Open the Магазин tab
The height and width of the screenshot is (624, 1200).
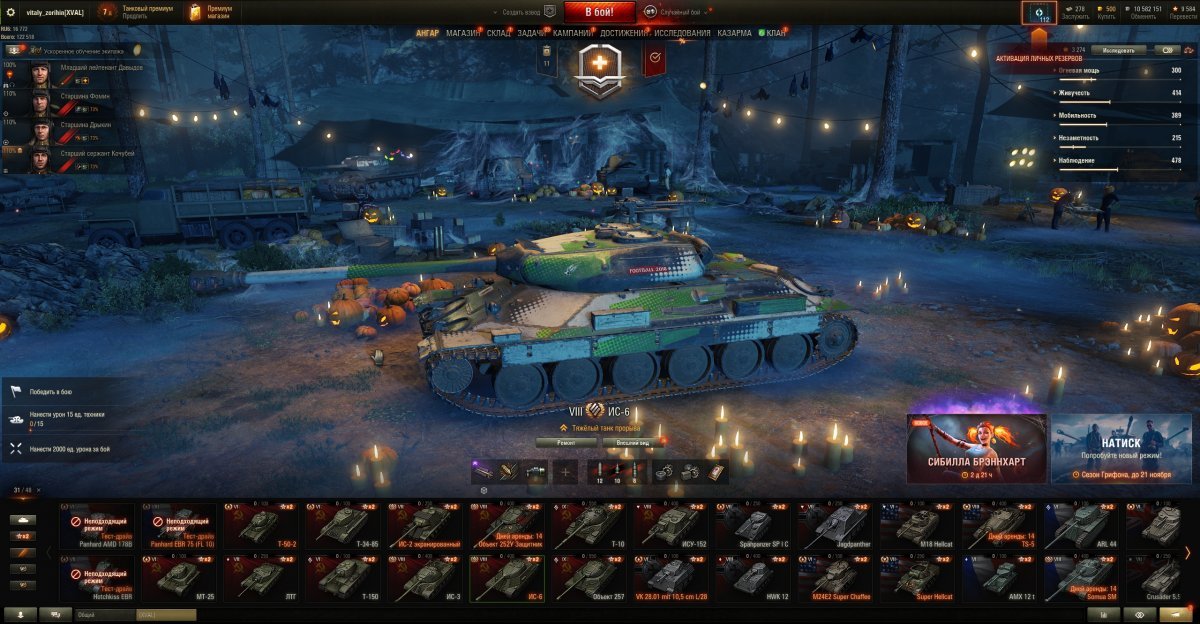click(462, 33)
